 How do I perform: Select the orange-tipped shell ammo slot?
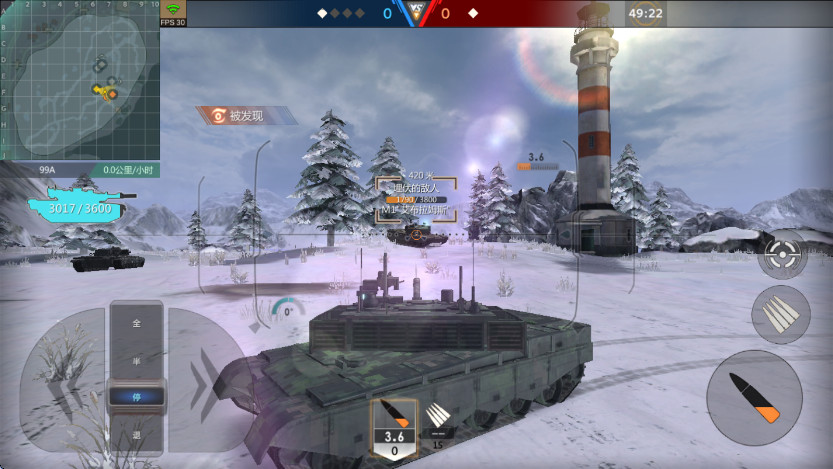394,427
